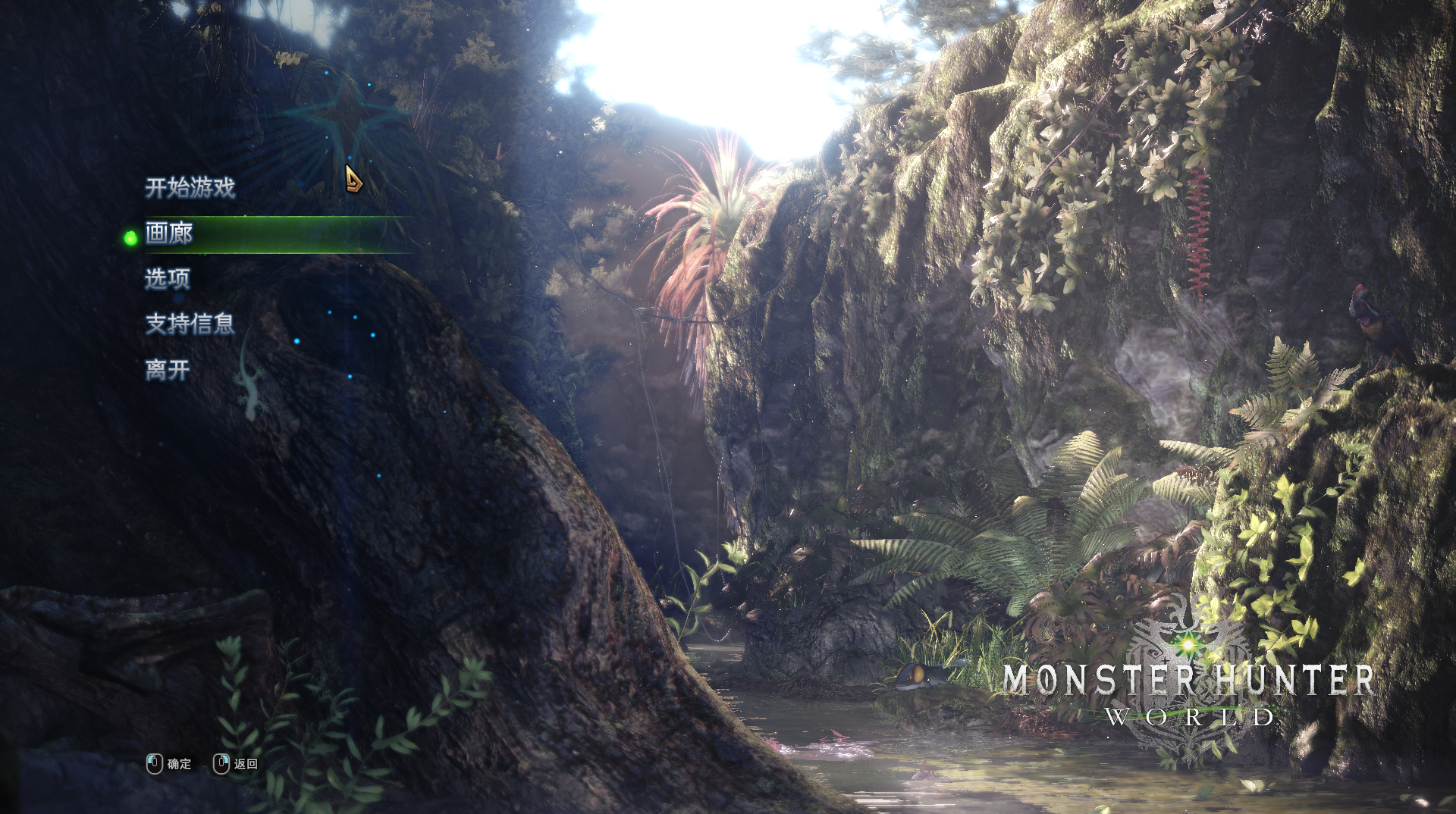
Task: Select 开始游戏 to start the game
Action: (x=190, y=187)
